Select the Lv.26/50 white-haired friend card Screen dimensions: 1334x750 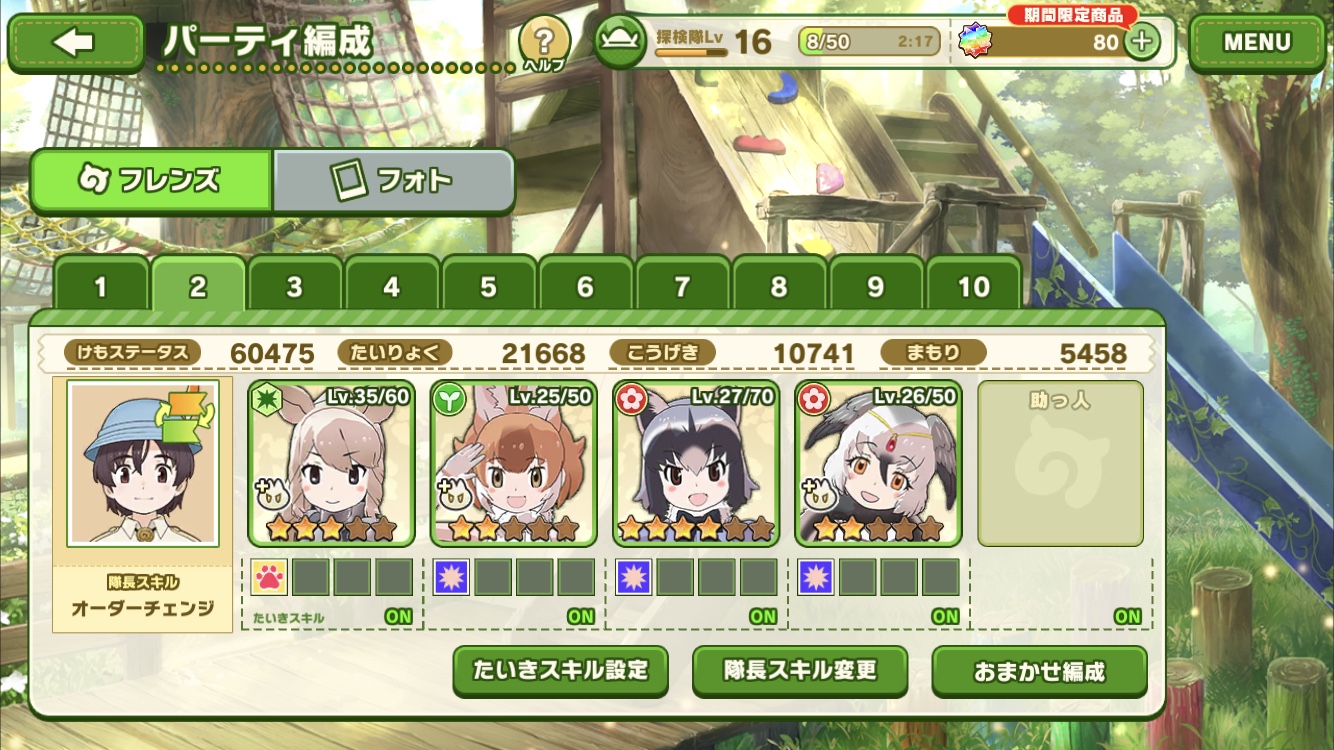[878, 463]
